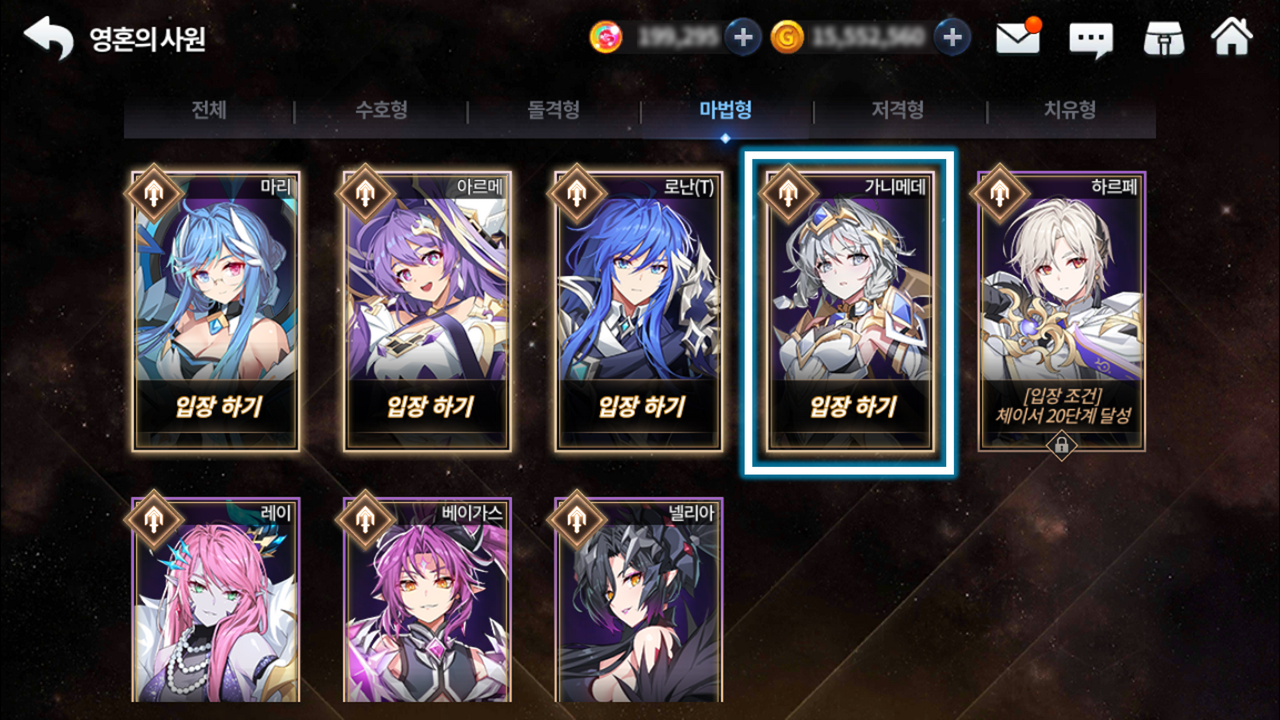Go back from the 영혼의 사원 screen
Image resolution: width=1280 pixels, height=720 pixels.
48,39
